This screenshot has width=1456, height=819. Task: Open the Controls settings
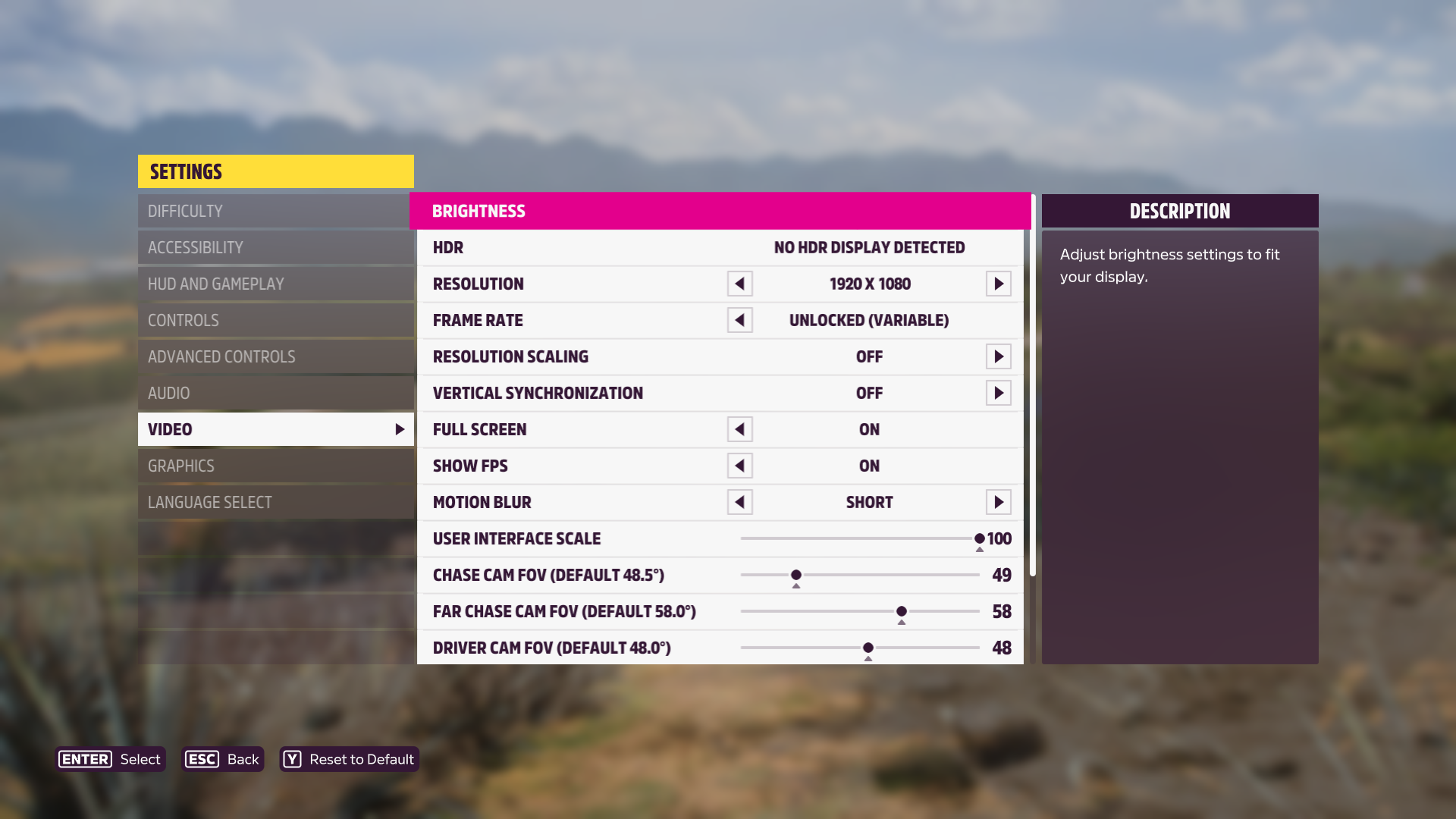click(275, 320)
